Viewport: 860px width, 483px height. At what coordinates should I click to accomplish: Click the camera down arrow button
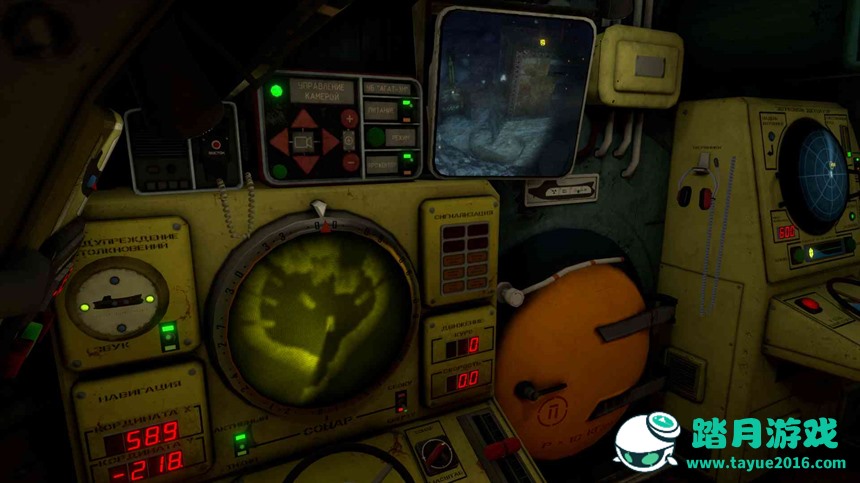(x=303, y=164)
